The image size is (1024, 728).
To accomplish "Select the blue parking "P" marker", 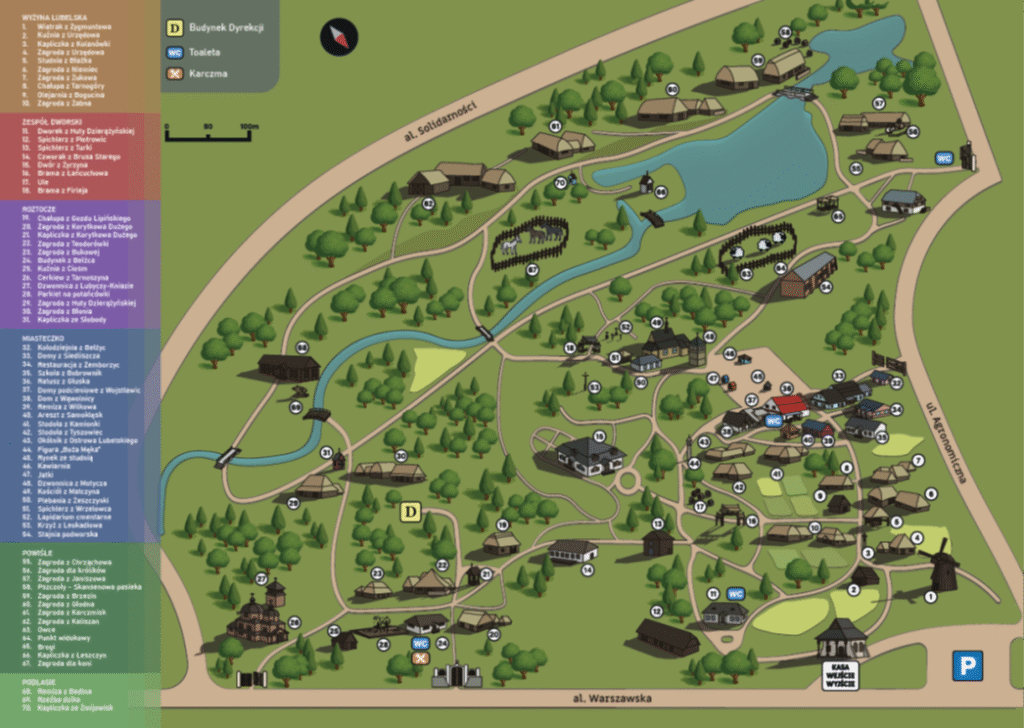I will [x=966, y=664].
